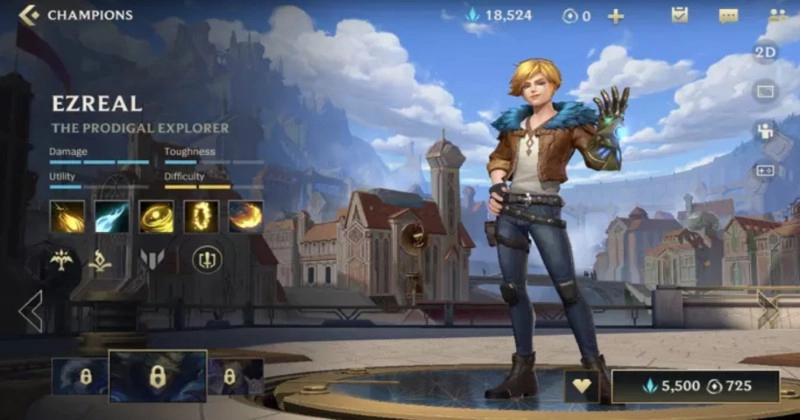Open the friends list icon

pos(776,16)
